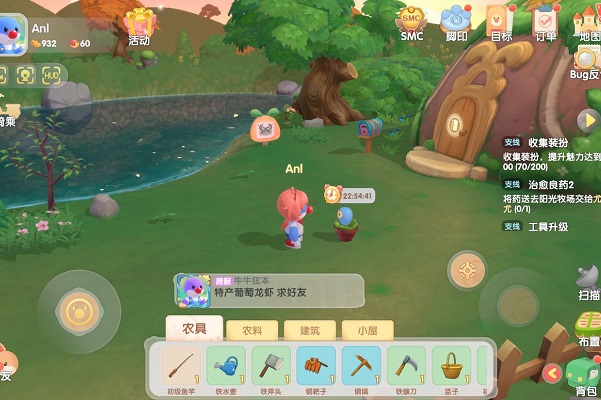
Task: Select the wicker basket slot
Action: click(x=452, y=365)
